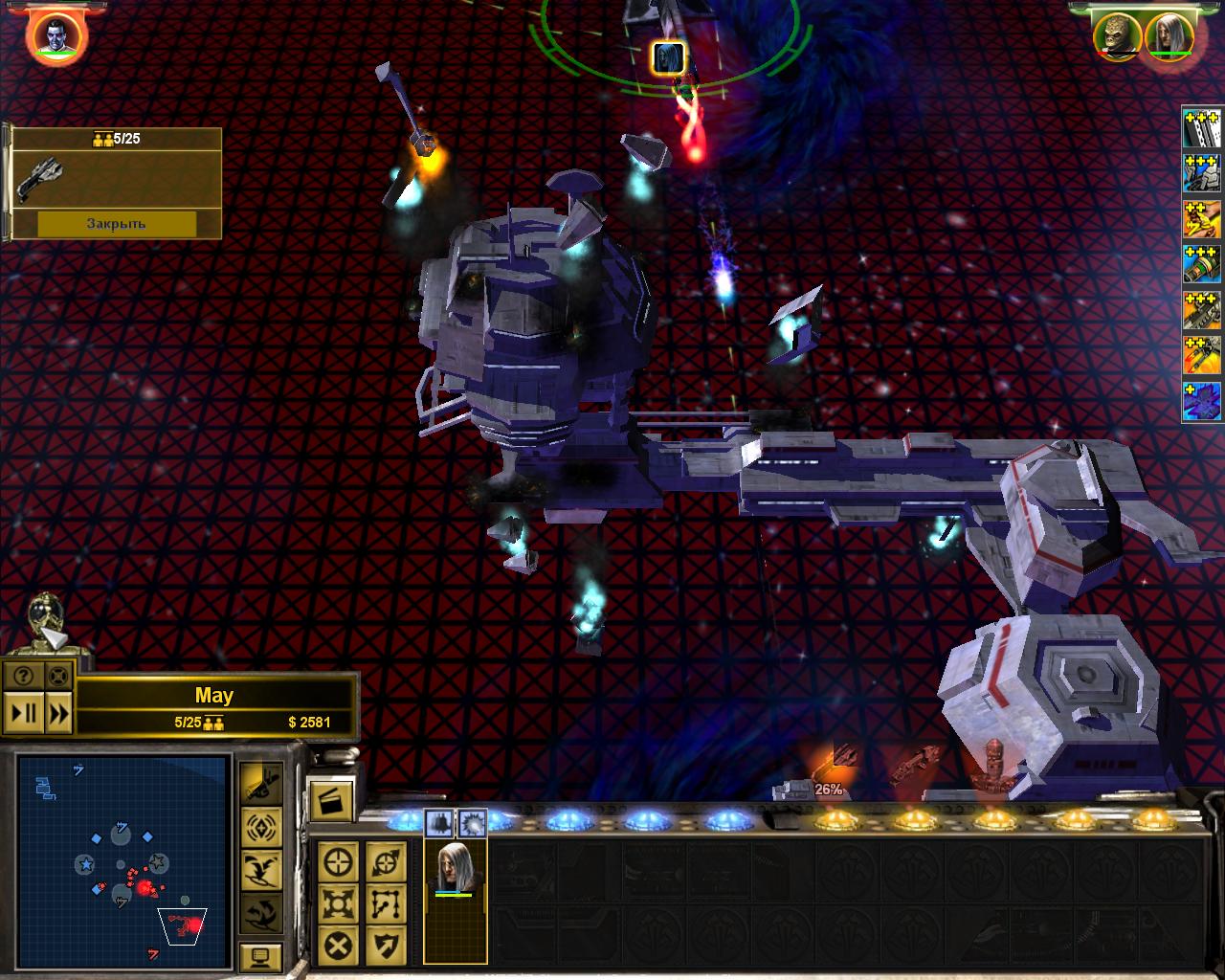
Task: Activate the red X stop command
Action: click(x=339, y=946)
